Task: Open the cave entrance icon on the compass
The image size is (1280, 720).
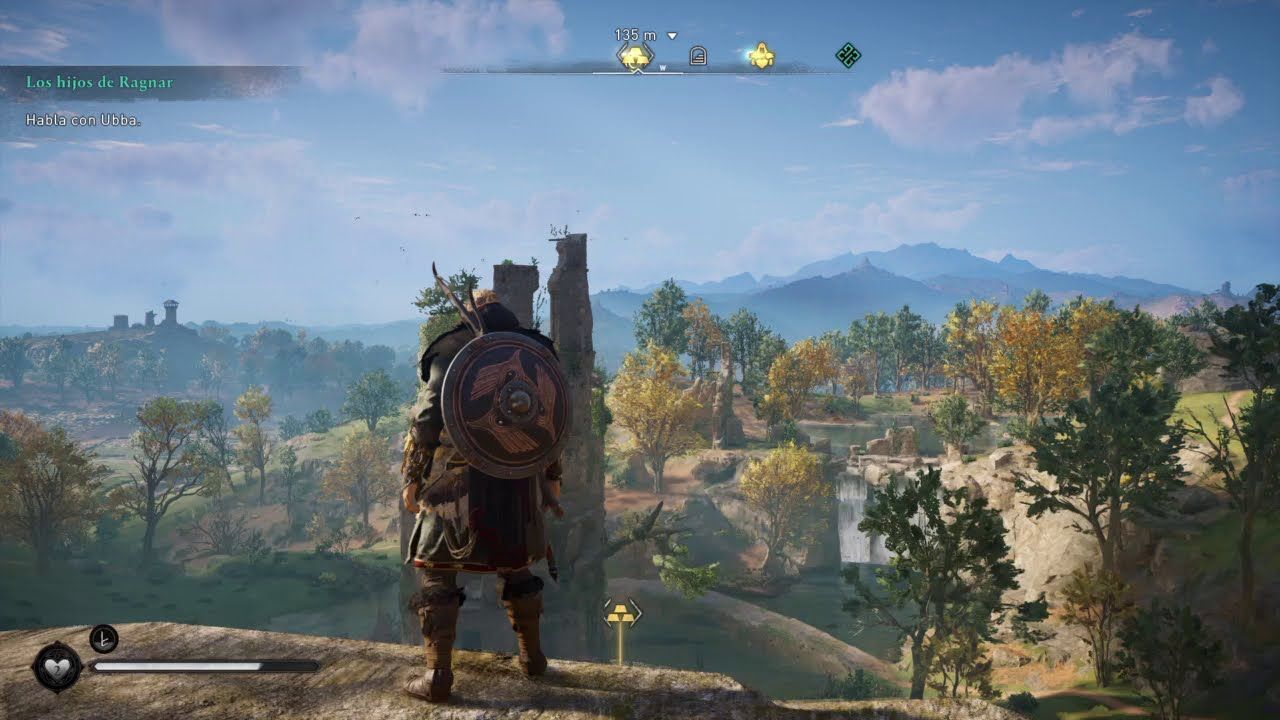Action: point(698,55)
